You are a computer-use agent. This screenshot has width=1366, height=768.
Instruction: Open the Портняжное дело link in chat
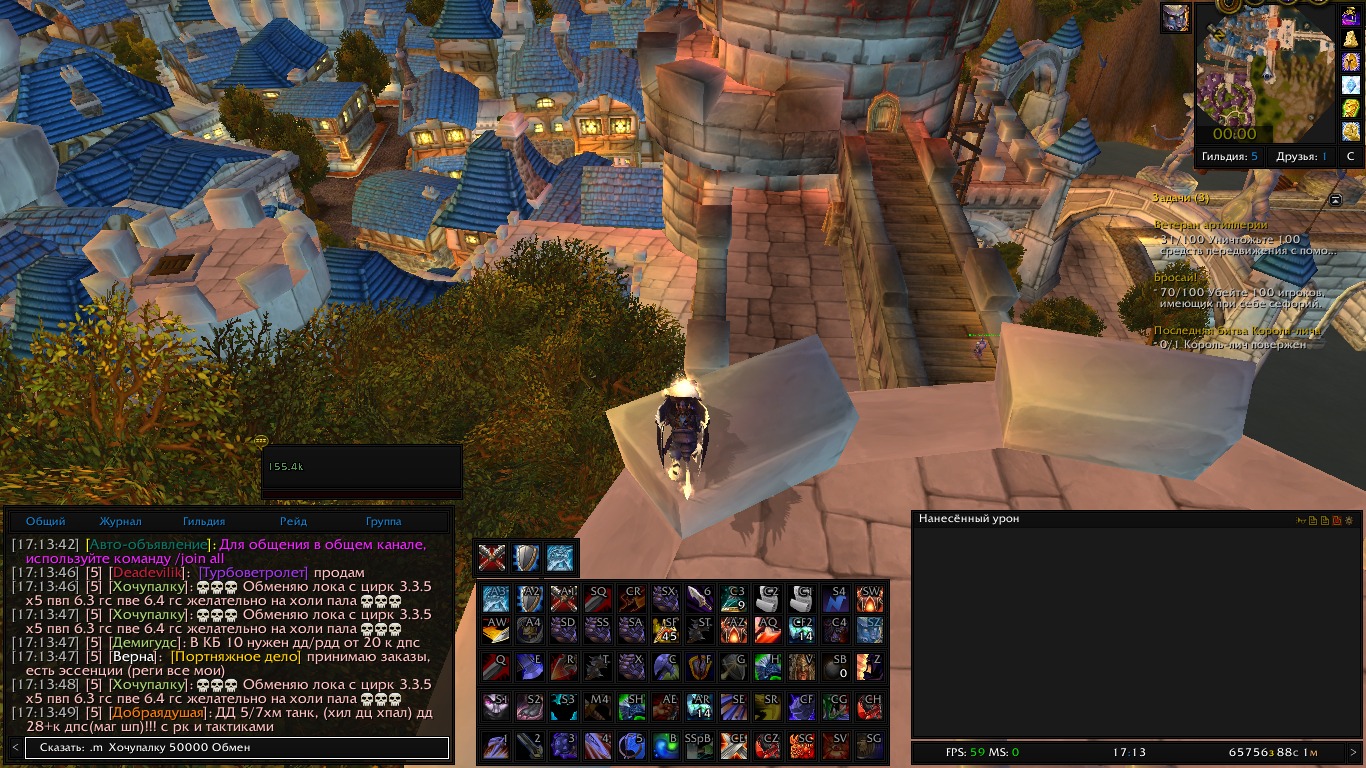(236, 657)
